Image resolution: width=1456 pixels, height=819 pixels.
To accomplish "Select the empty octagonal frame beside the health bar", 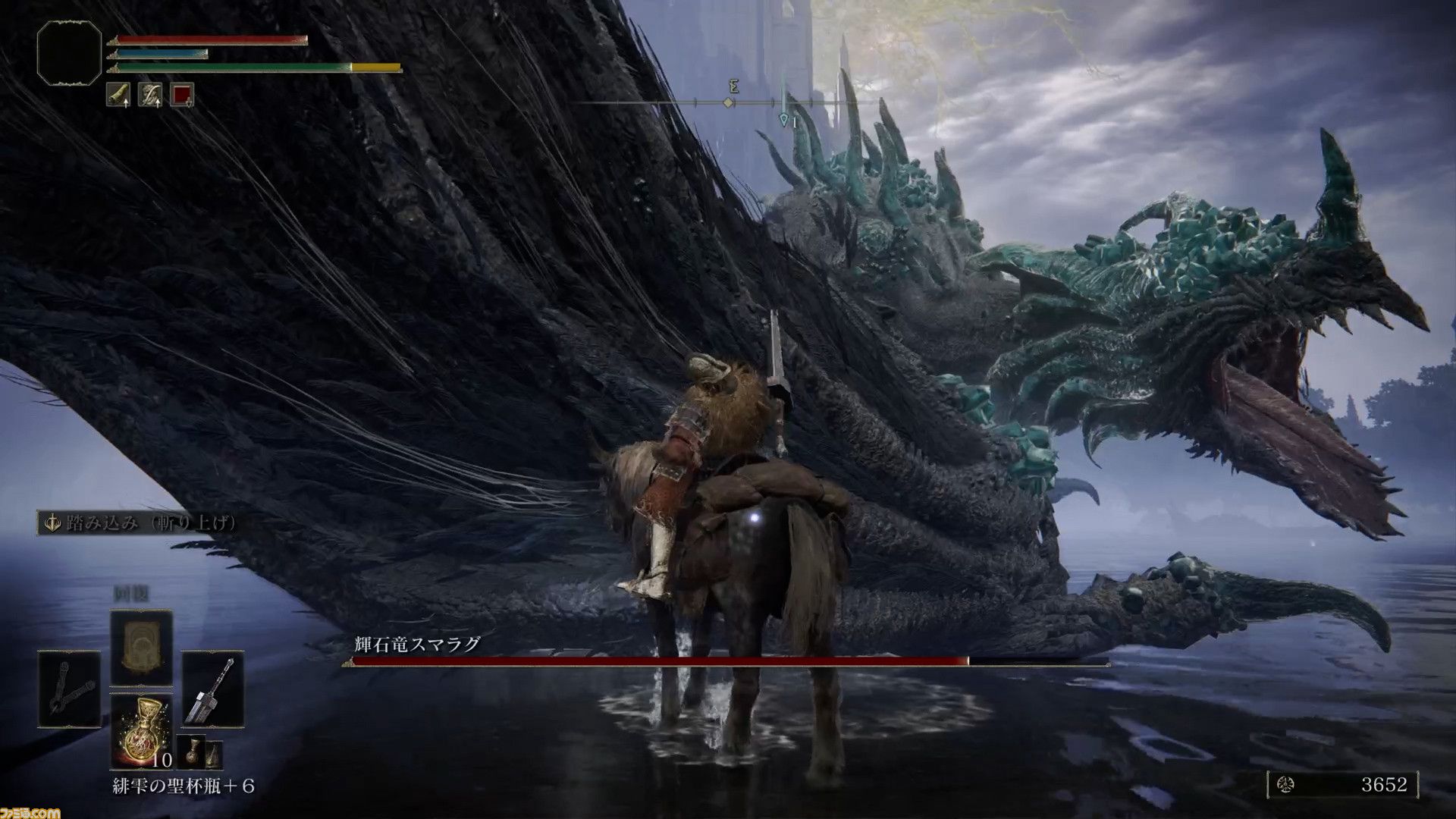I will click(69, 52).
